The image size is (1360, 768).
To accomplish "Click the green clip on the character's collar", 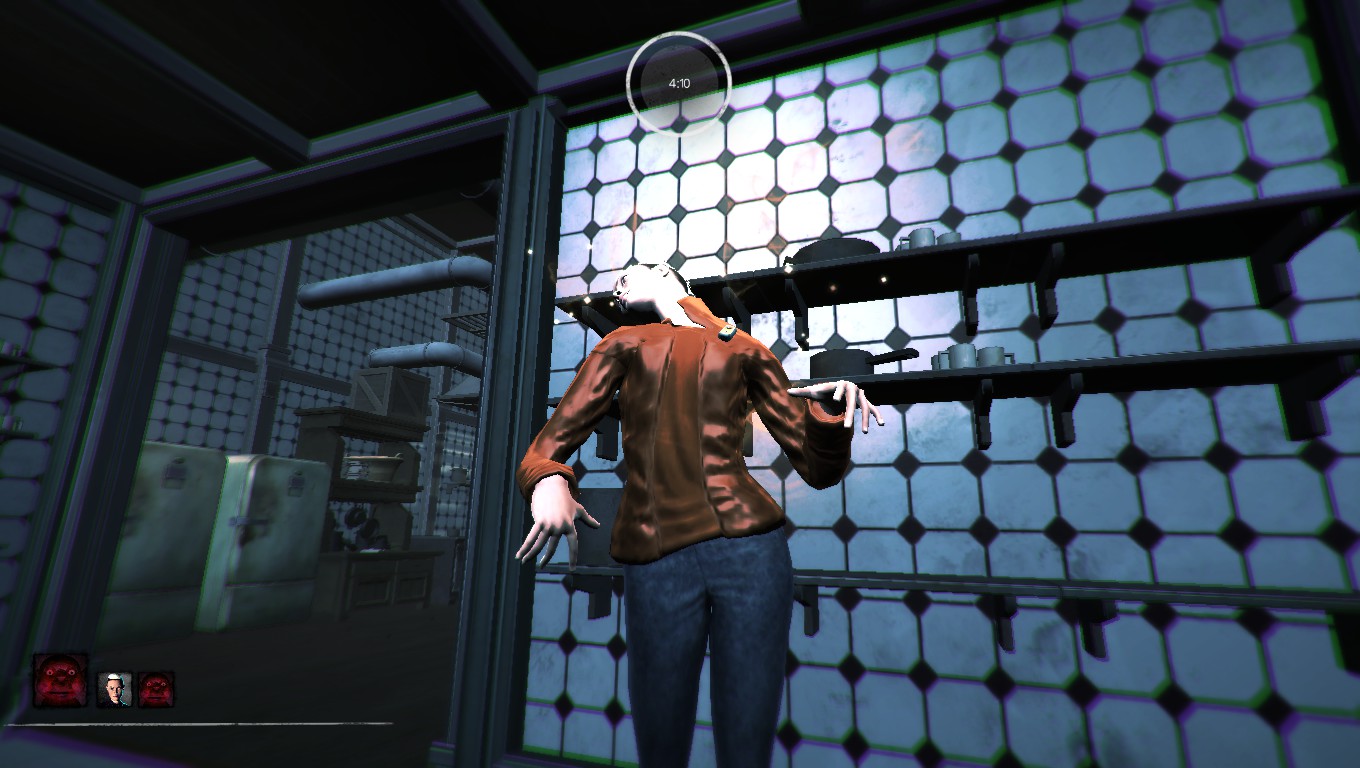I will click(x=725, y=330).
